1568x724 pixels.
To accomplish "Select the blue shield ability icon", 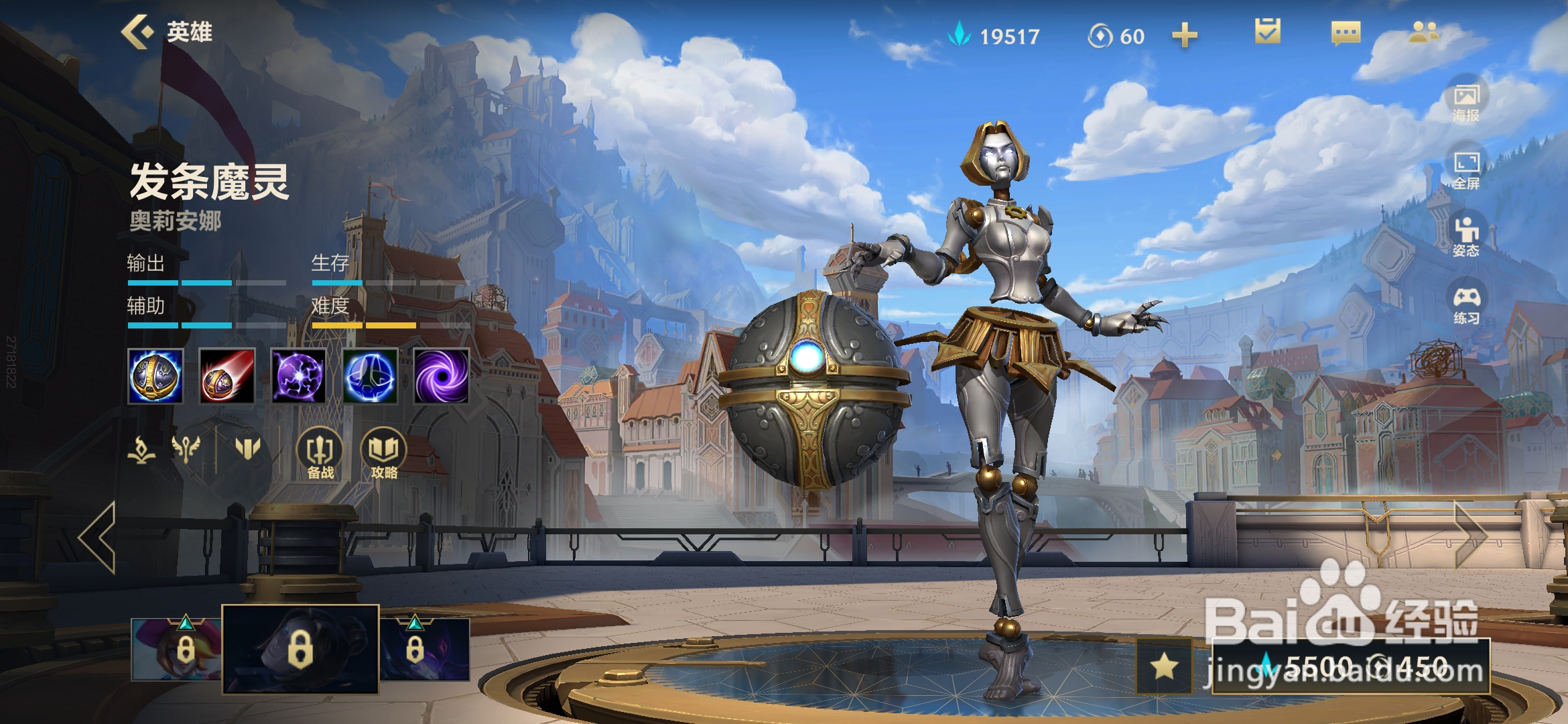I will point(370,376).
